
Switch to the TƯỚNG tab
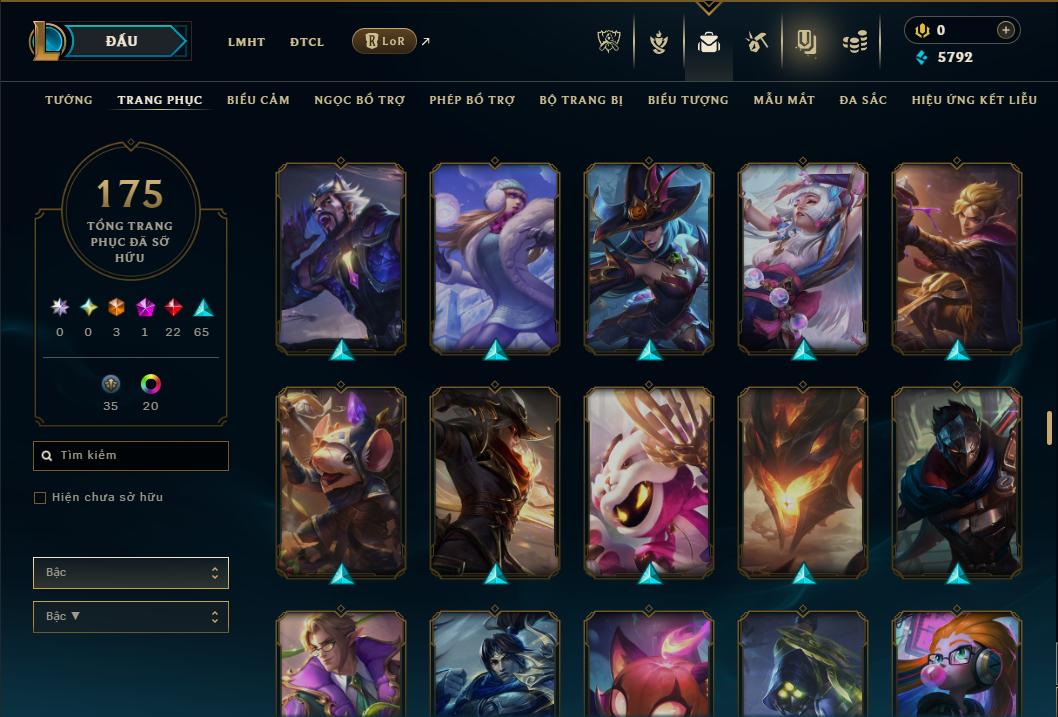69,100
